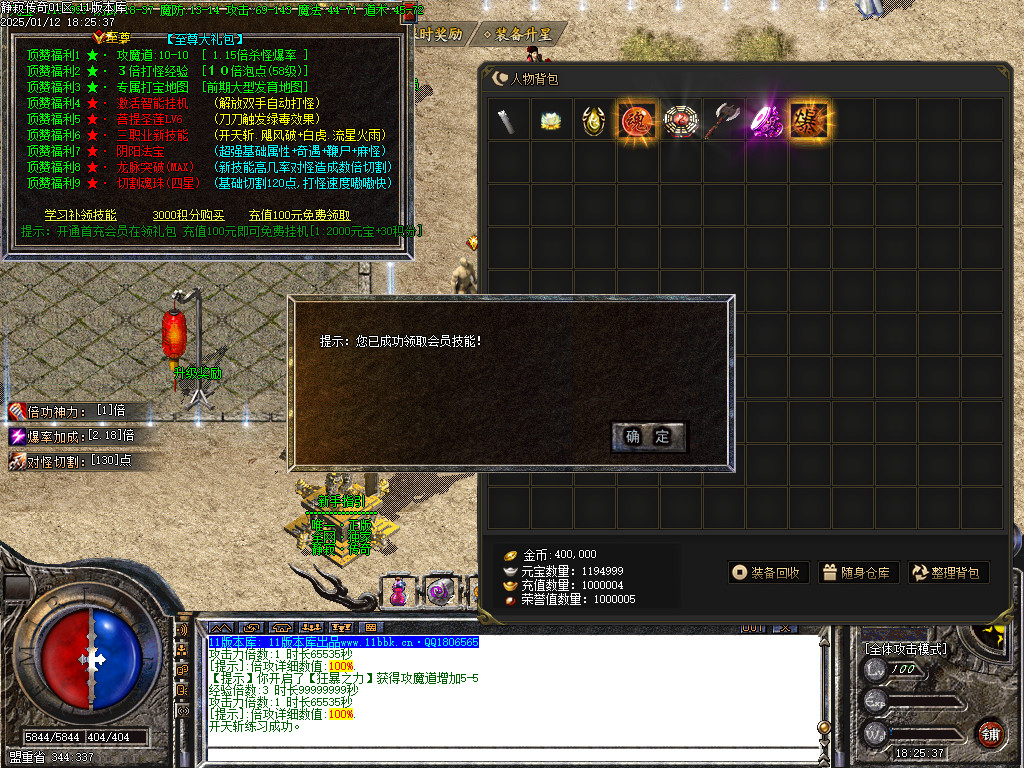
Task: Open the 随身仓库 portable warehouse
Action: pos(856,573)
